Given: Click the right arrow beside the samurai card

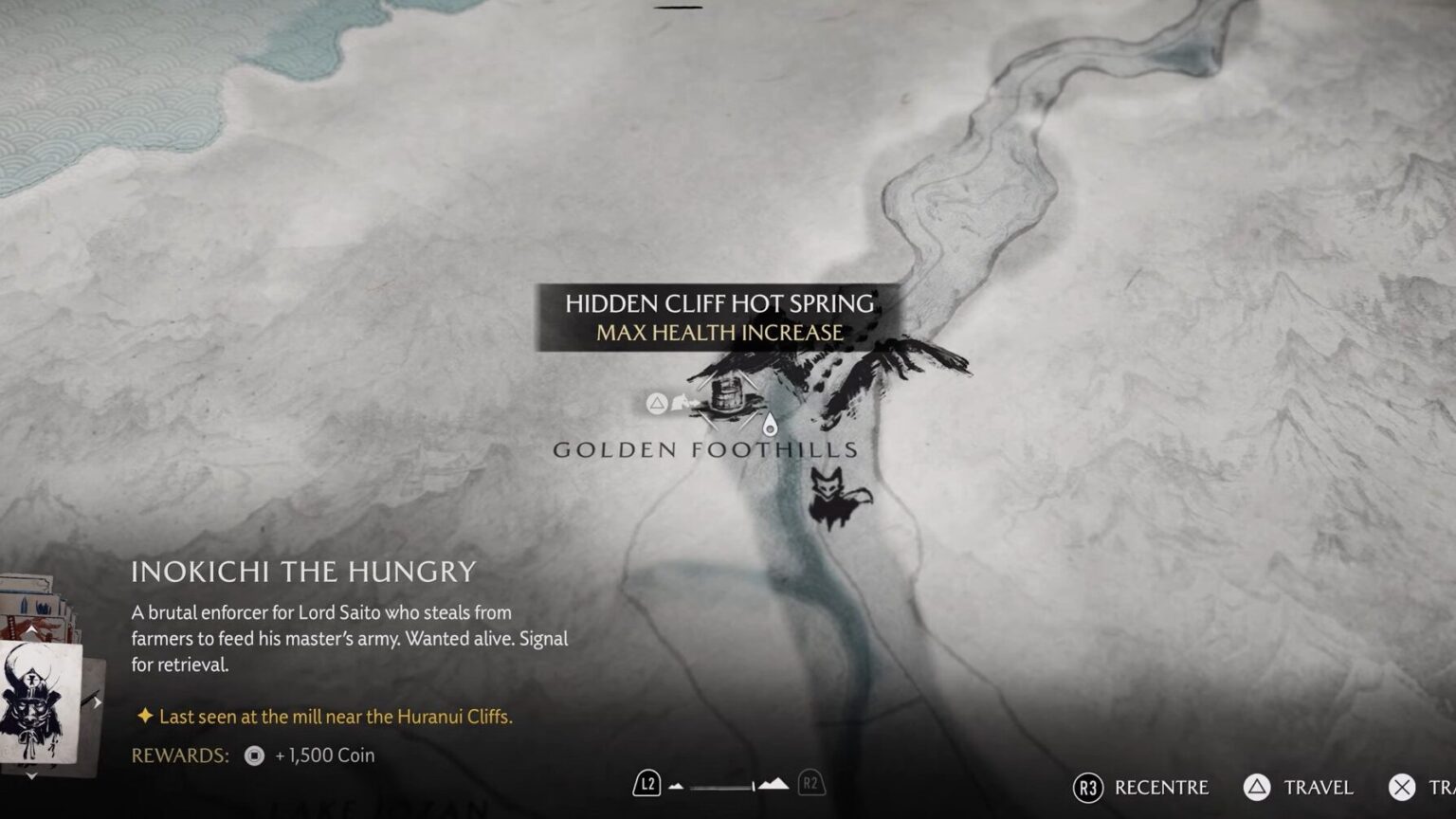Looking at the screenshot, I should pyautogui.click(x=97, y=701).
